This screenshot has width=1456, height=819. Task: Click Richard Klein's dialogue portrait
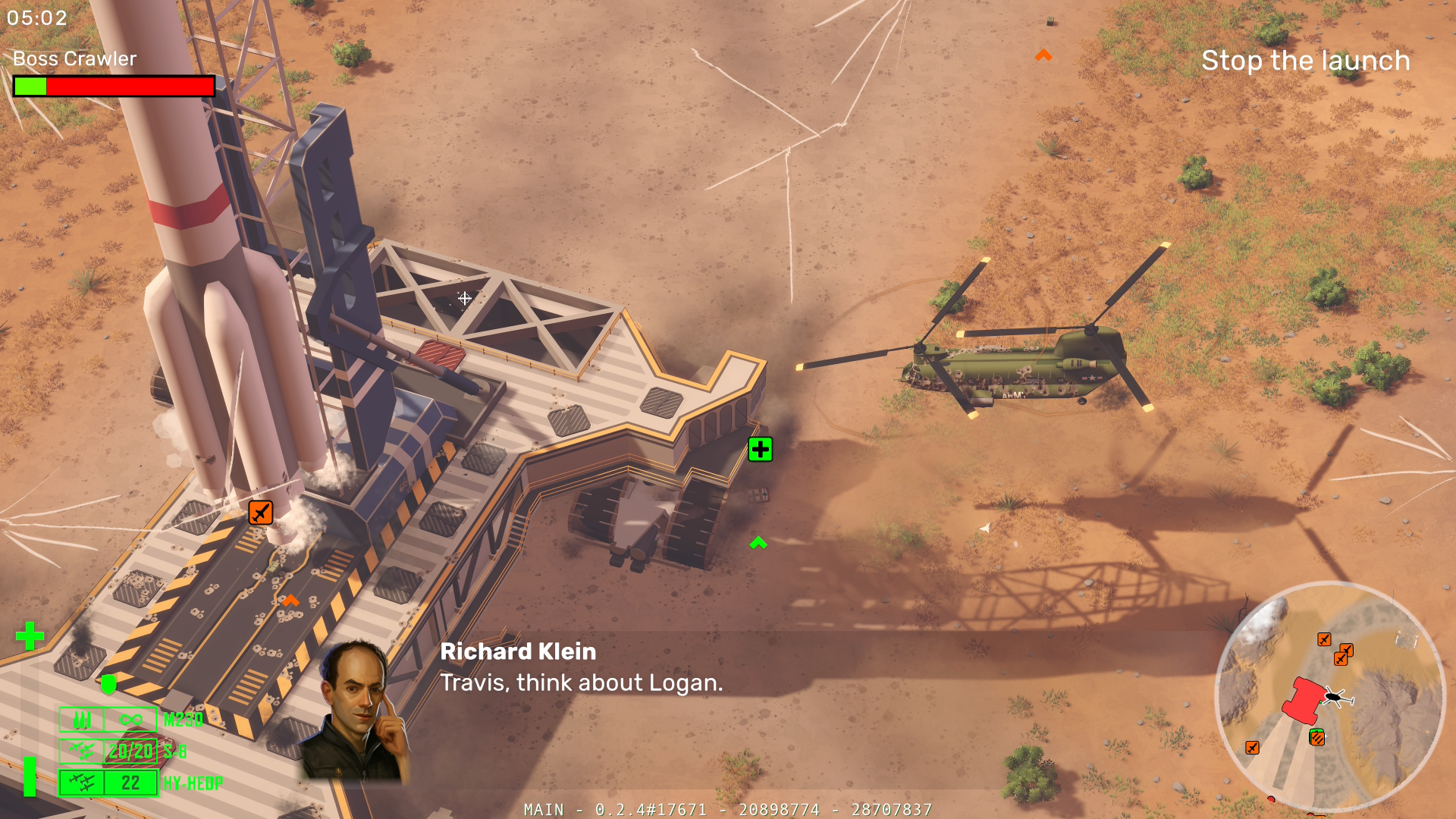[x=356, y=713]
